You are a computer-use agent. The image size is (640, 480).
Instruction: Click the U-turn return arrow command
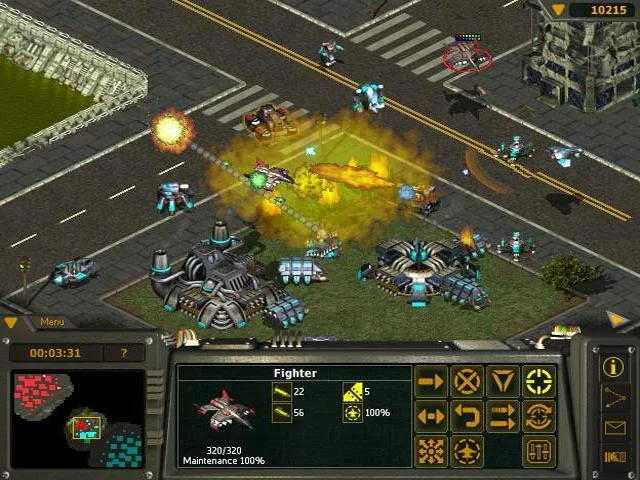click(467, 416)
